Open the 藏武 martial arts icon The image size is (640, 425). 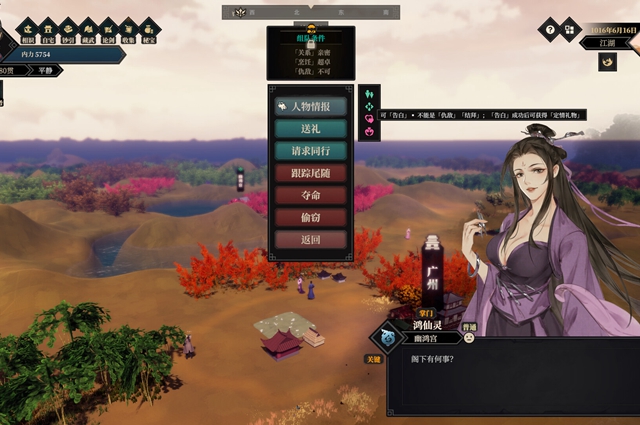[88, 30]
